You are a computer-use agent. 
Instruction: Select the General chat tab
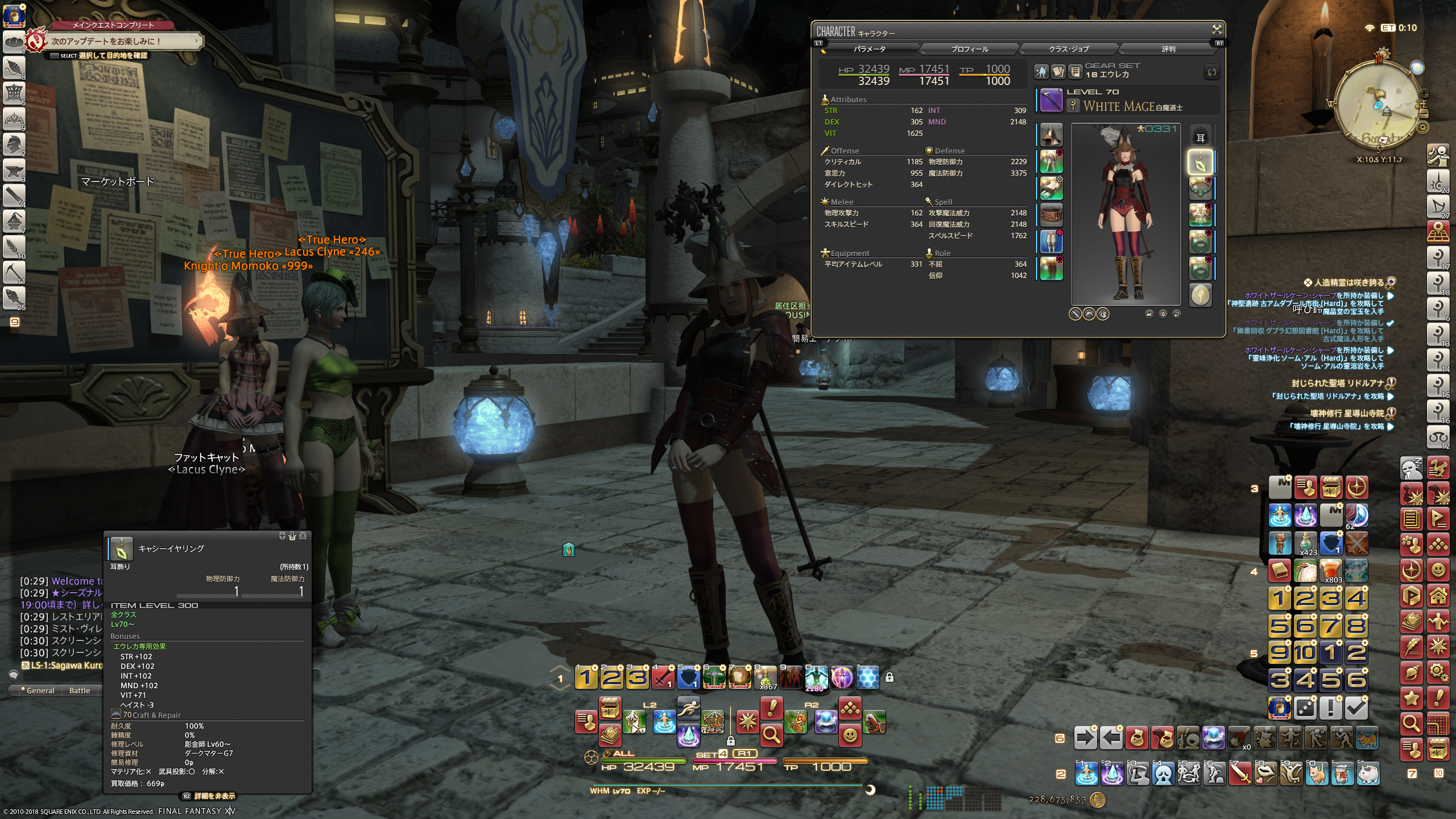tap(40, 690)
